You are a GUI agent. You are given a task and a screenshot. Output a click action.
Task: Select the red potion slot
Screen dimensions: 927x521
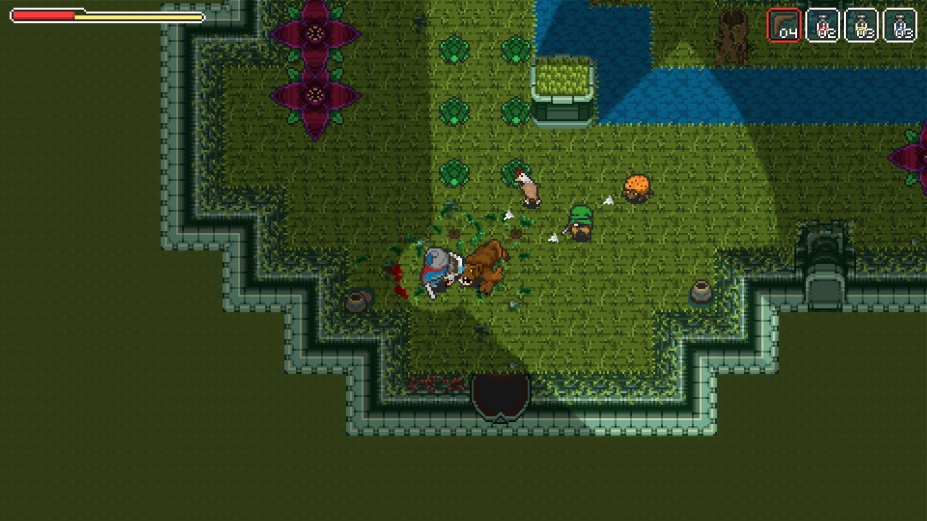tap(822, 25)
